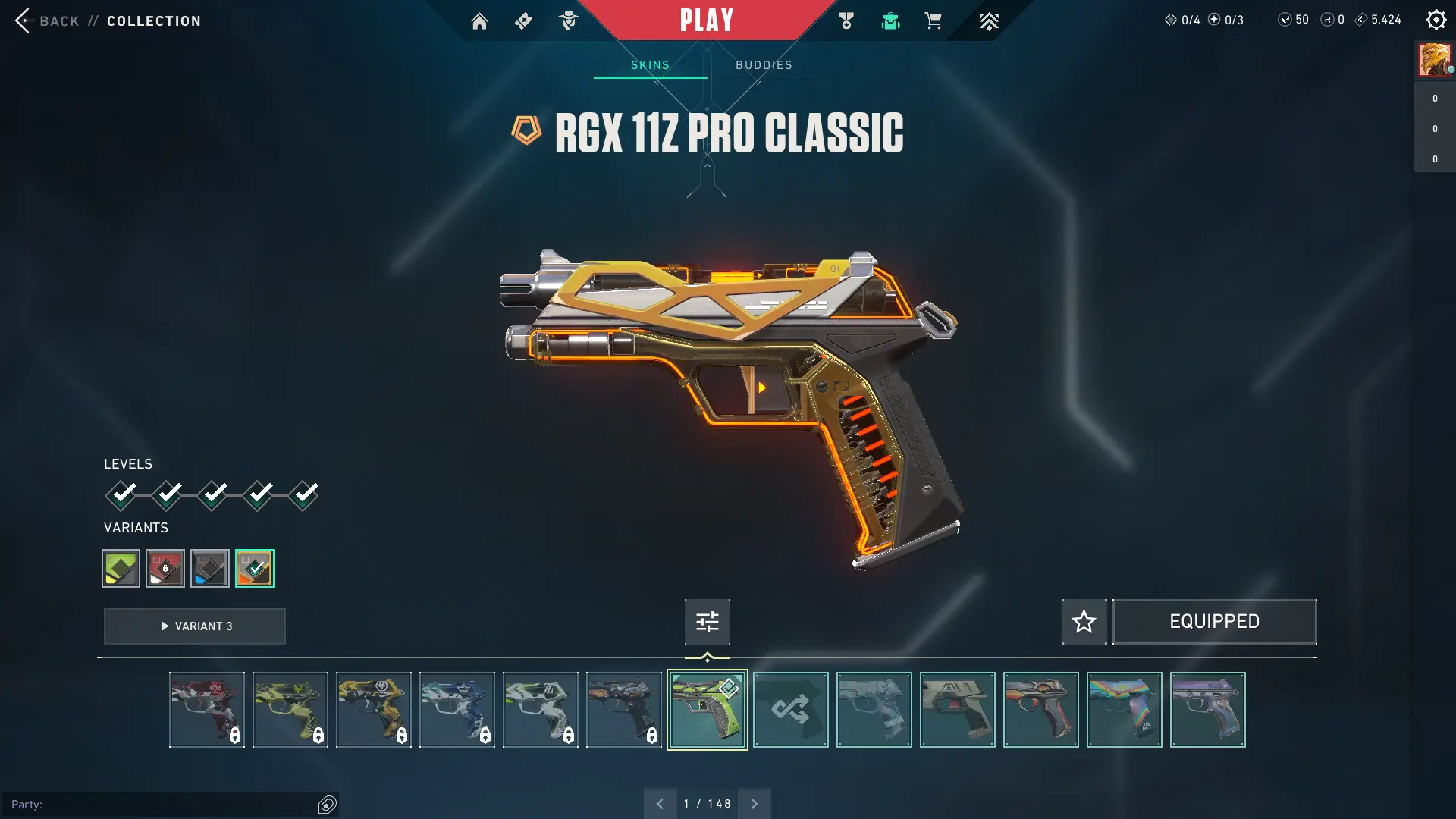The image size is (1456, 819).
Task: Open the player avatar card
Action: point(1435,59)
